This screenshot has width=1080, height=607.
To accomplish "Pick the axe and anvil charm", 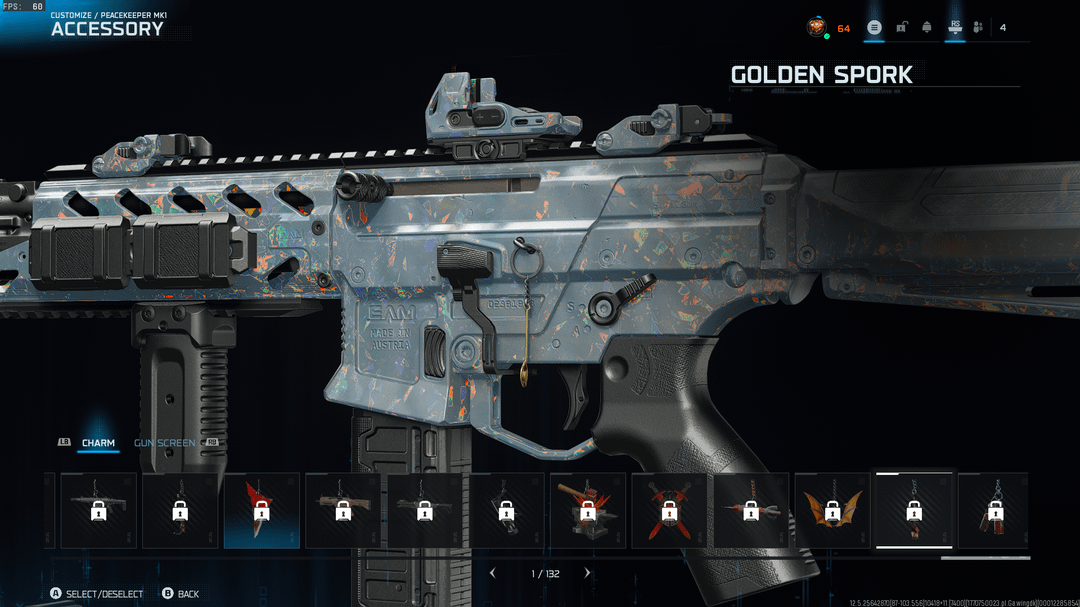I will point(588,510).
